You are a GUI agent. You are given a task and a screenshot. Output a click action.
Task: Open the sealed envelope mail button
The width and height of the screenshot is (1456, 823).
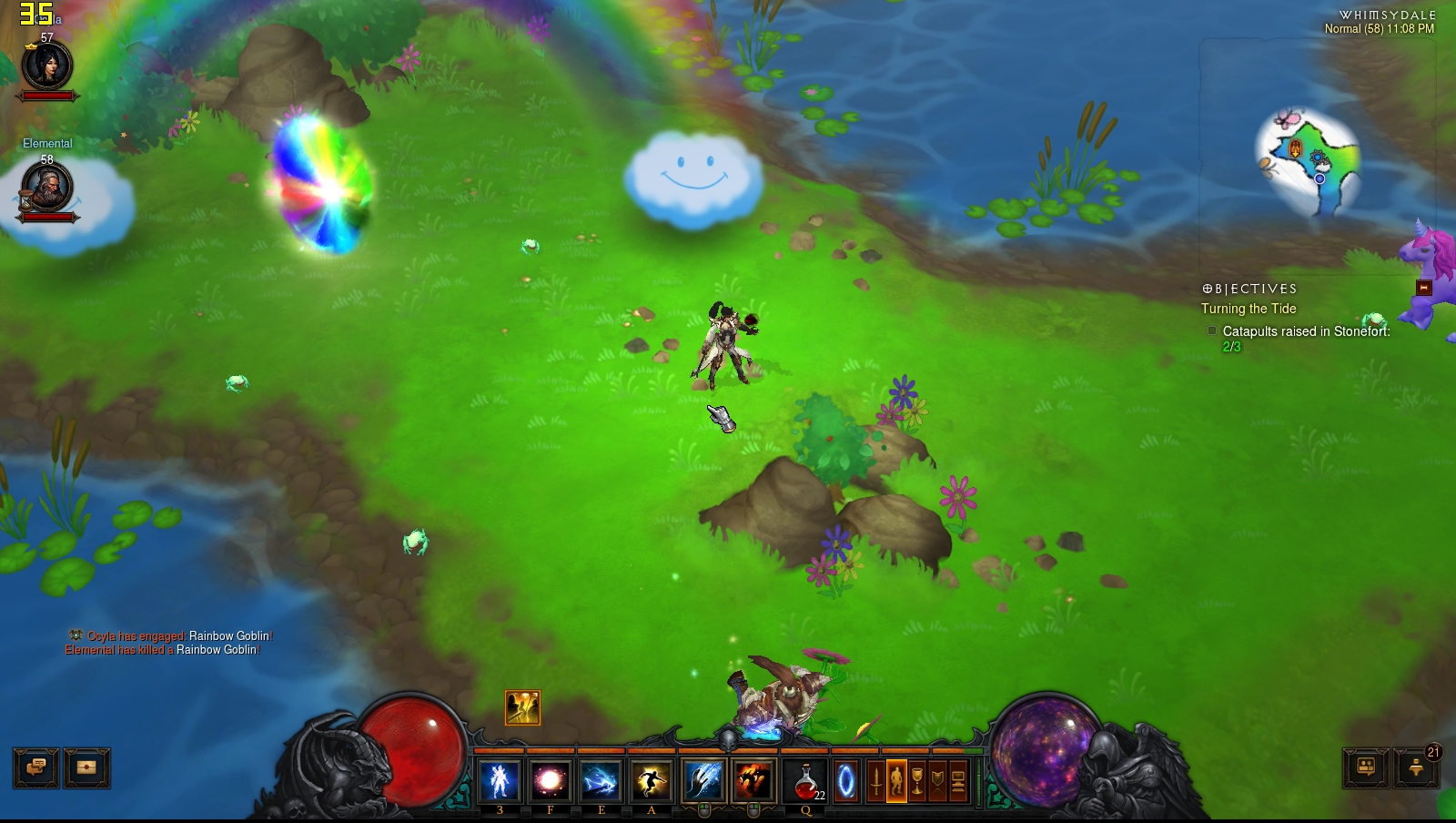pos(87,767)
